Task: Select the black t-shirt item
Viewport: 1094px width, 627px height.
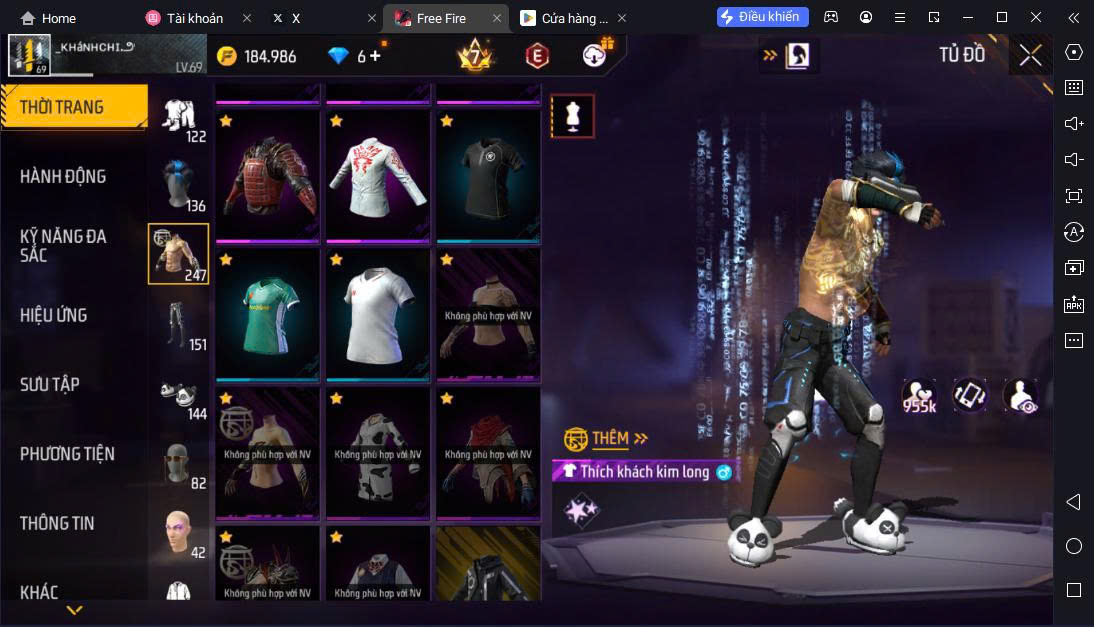Action: (x=487, y=176)
